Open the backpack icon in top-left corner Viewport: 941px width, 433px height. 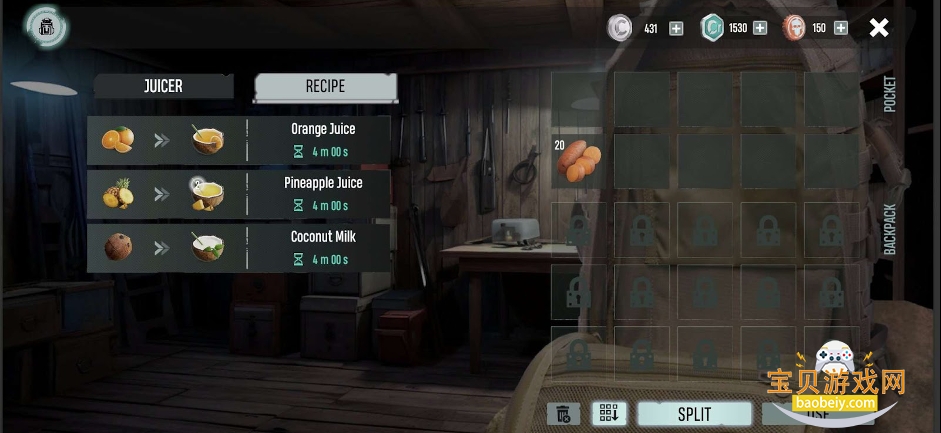(46, 26)
